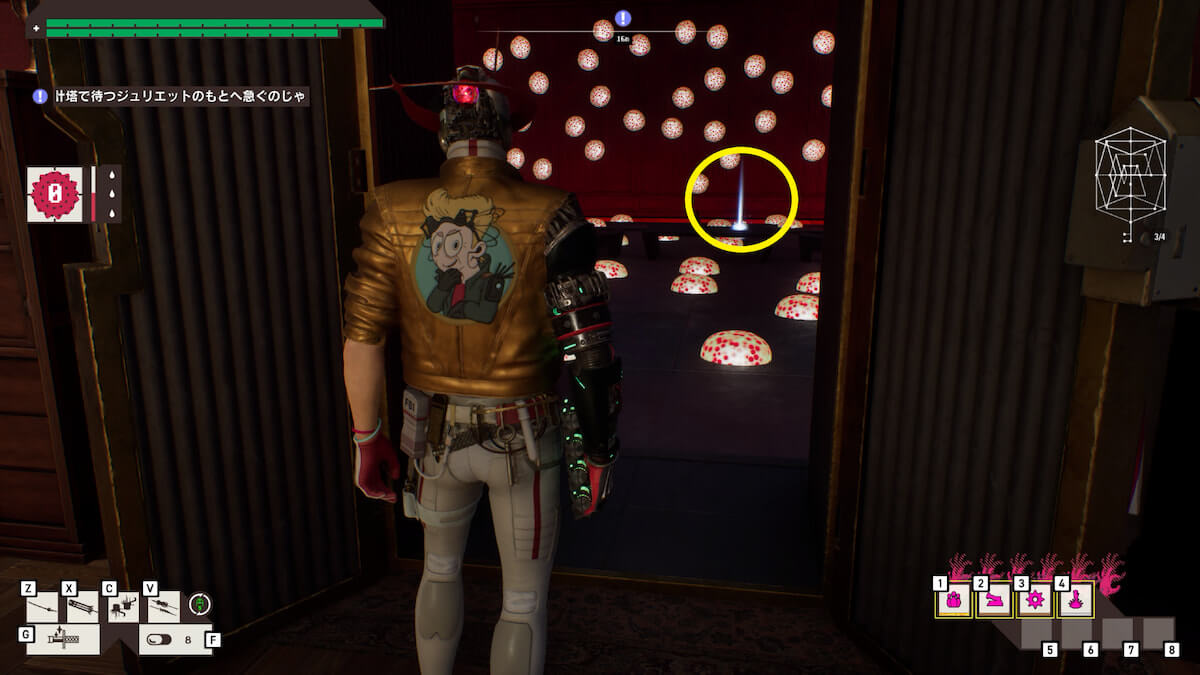Select the thin needle weapon slot

tap(43, 606)
